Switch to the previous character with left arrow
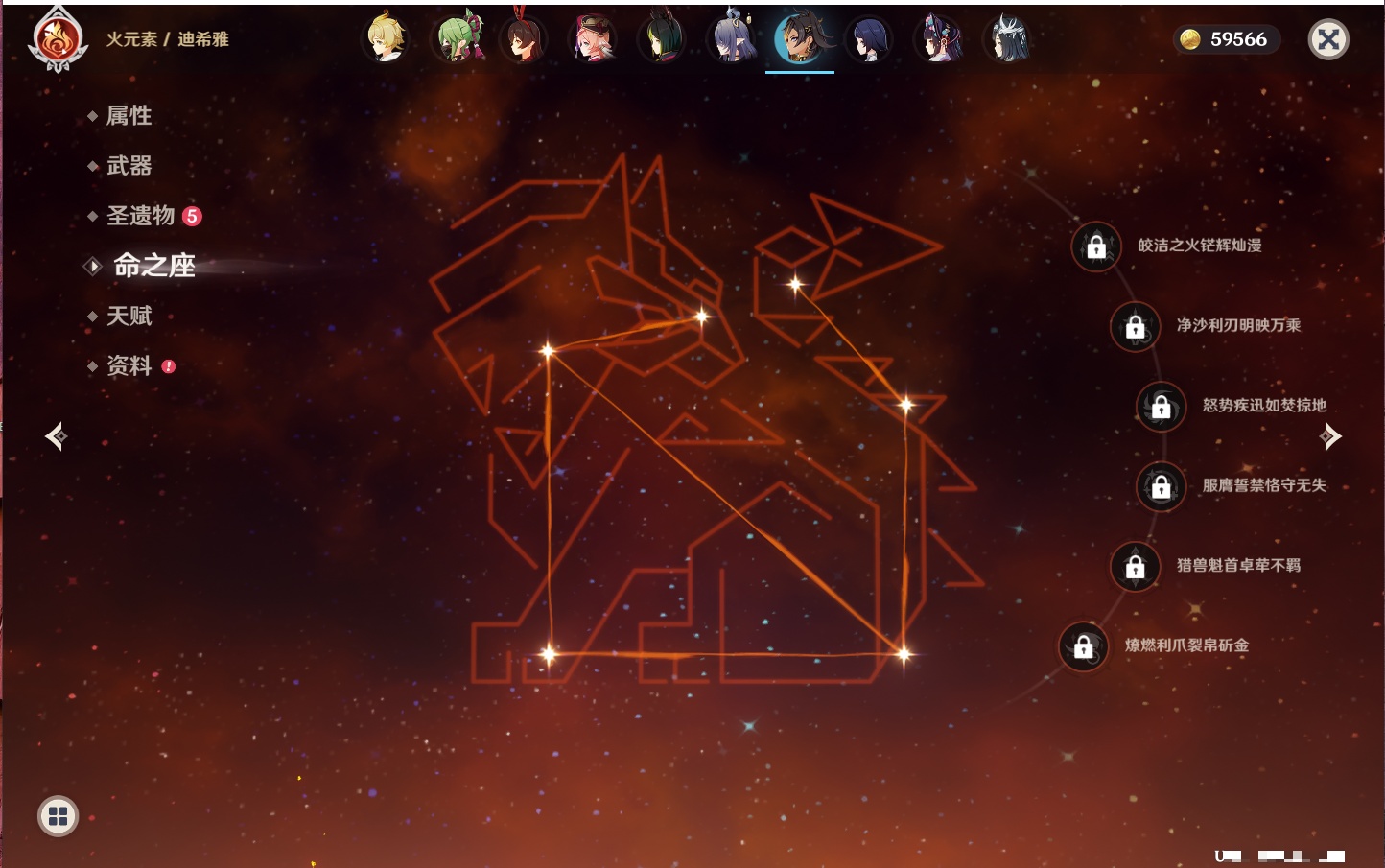The width and height of the screenshot is (1385, 868). point(56,436)
